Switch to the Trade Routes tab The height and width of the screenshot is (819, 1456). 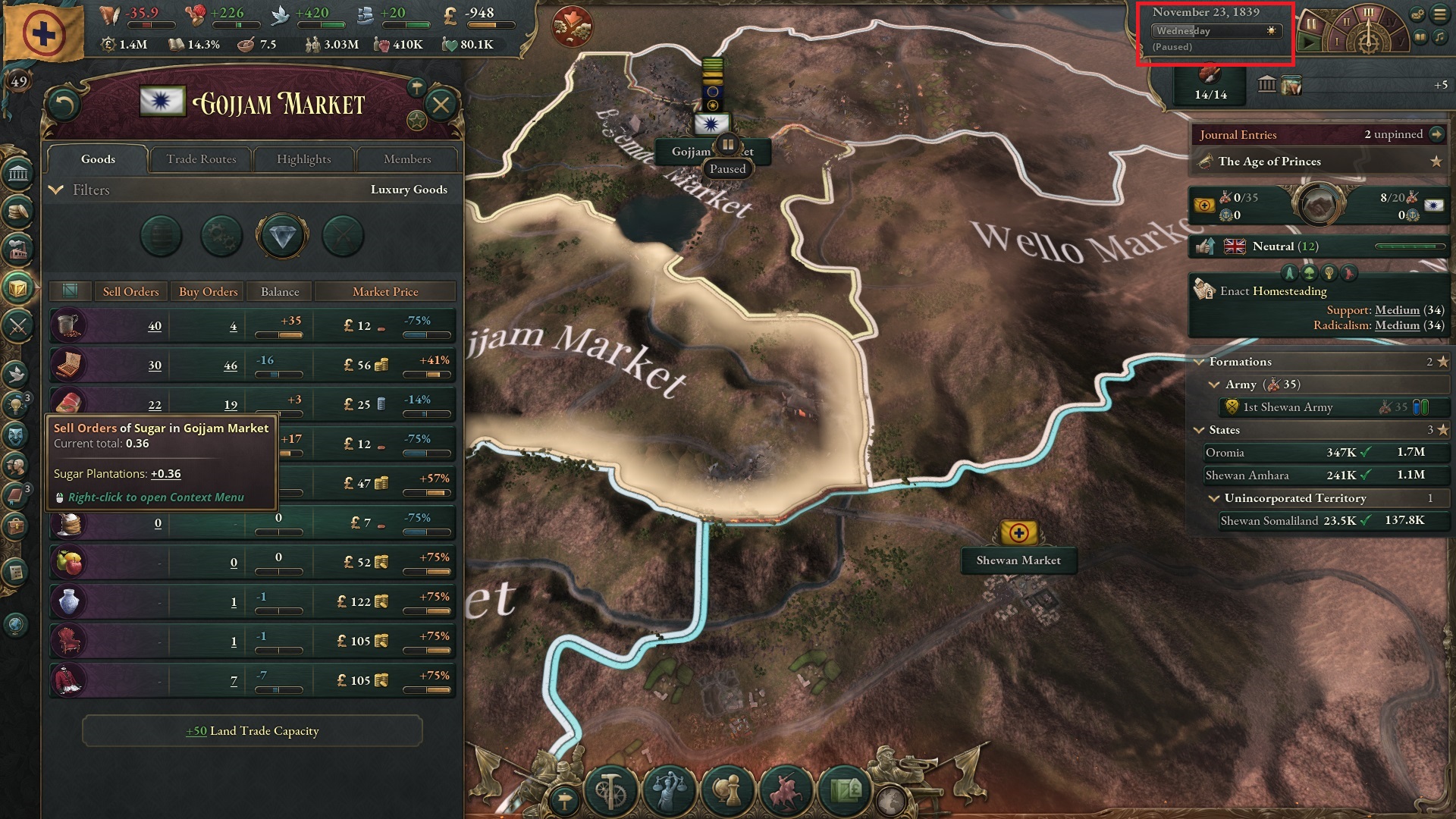coord(201,159)
